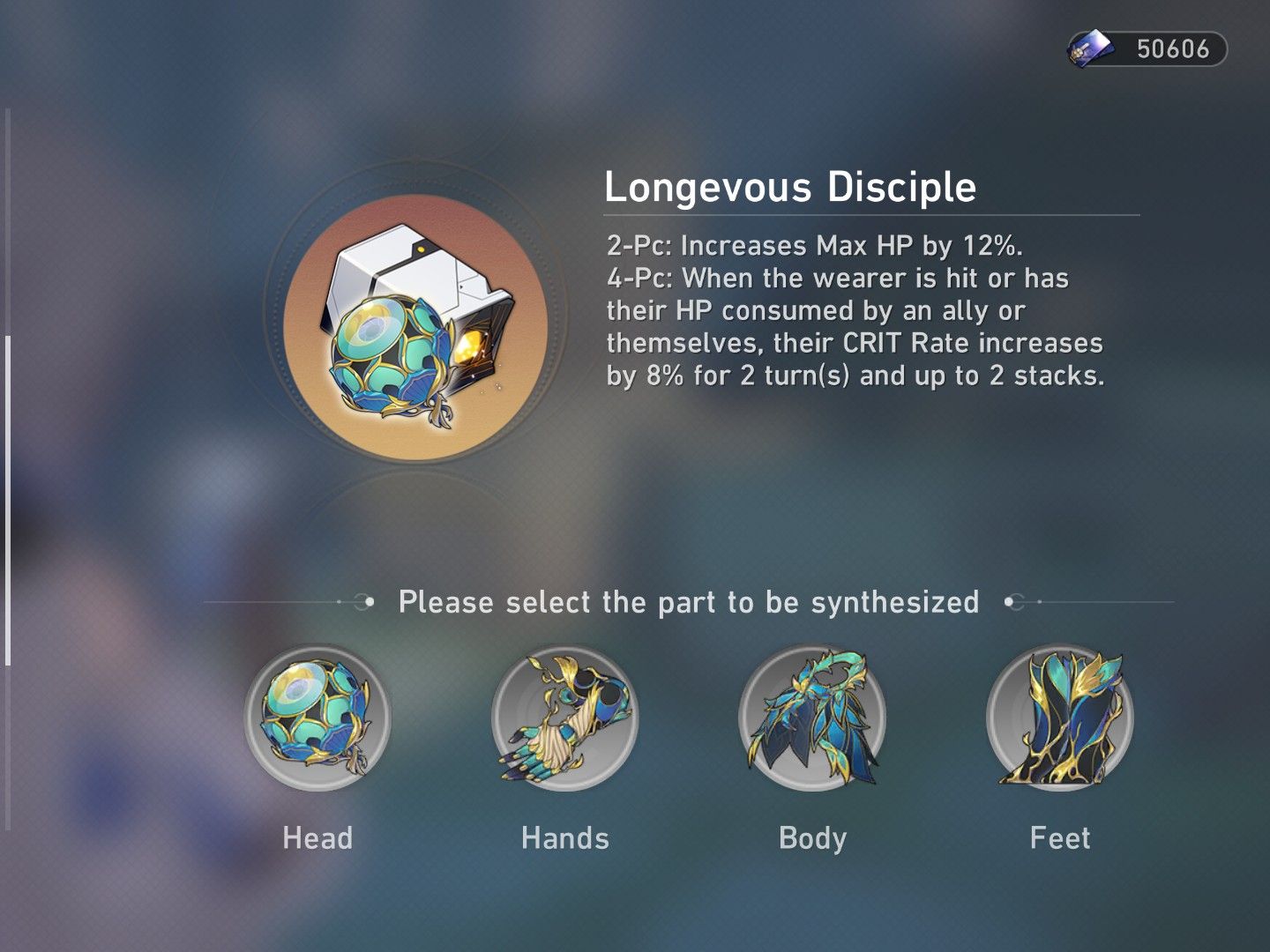Open the Longevous Disciple set title
The height and width of the screenshot is (952, 1270).
point(792,187)
